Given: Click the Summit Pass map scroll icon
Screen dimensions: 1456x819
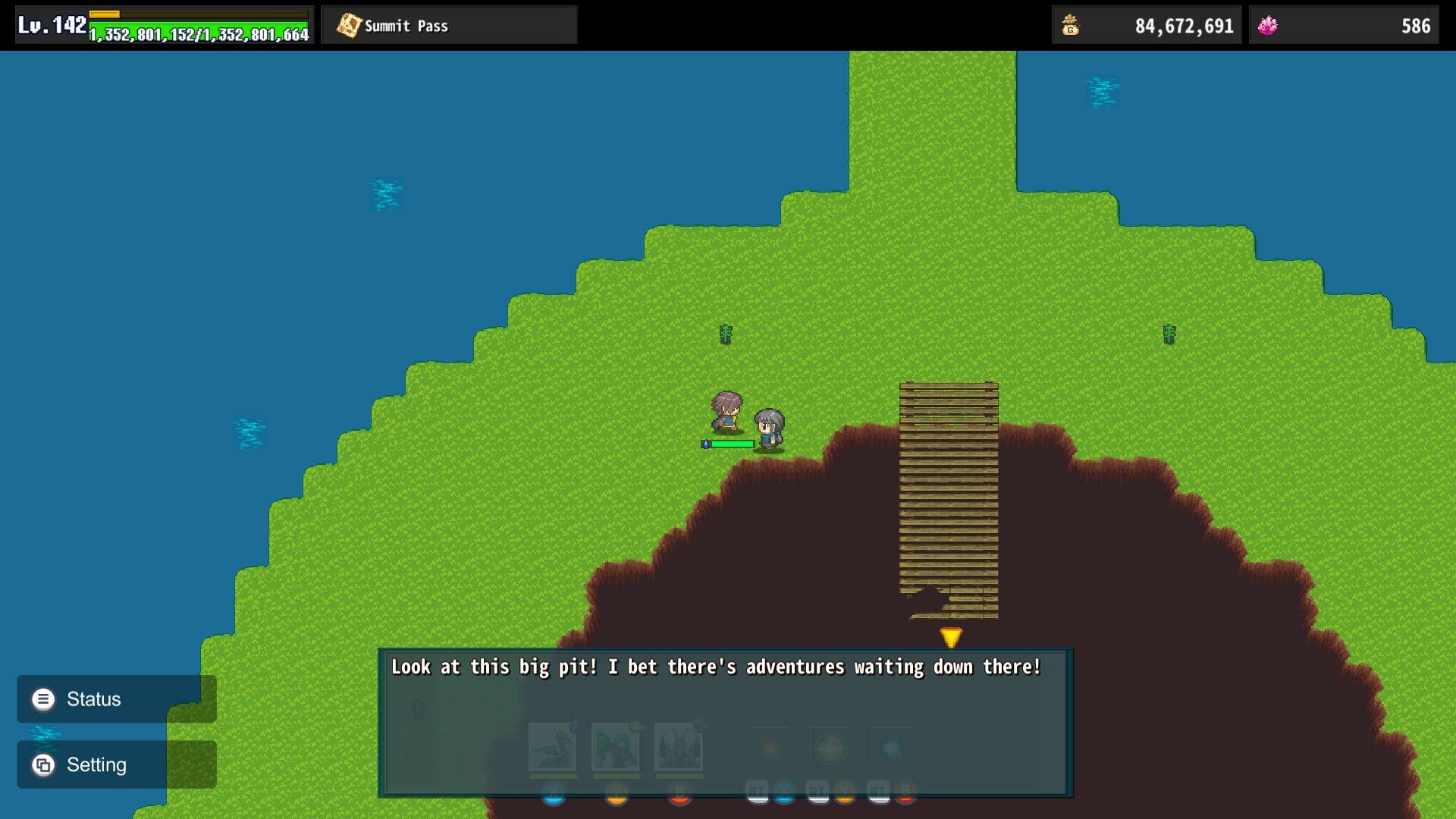Looking at the screenshot, I should 349,24.
